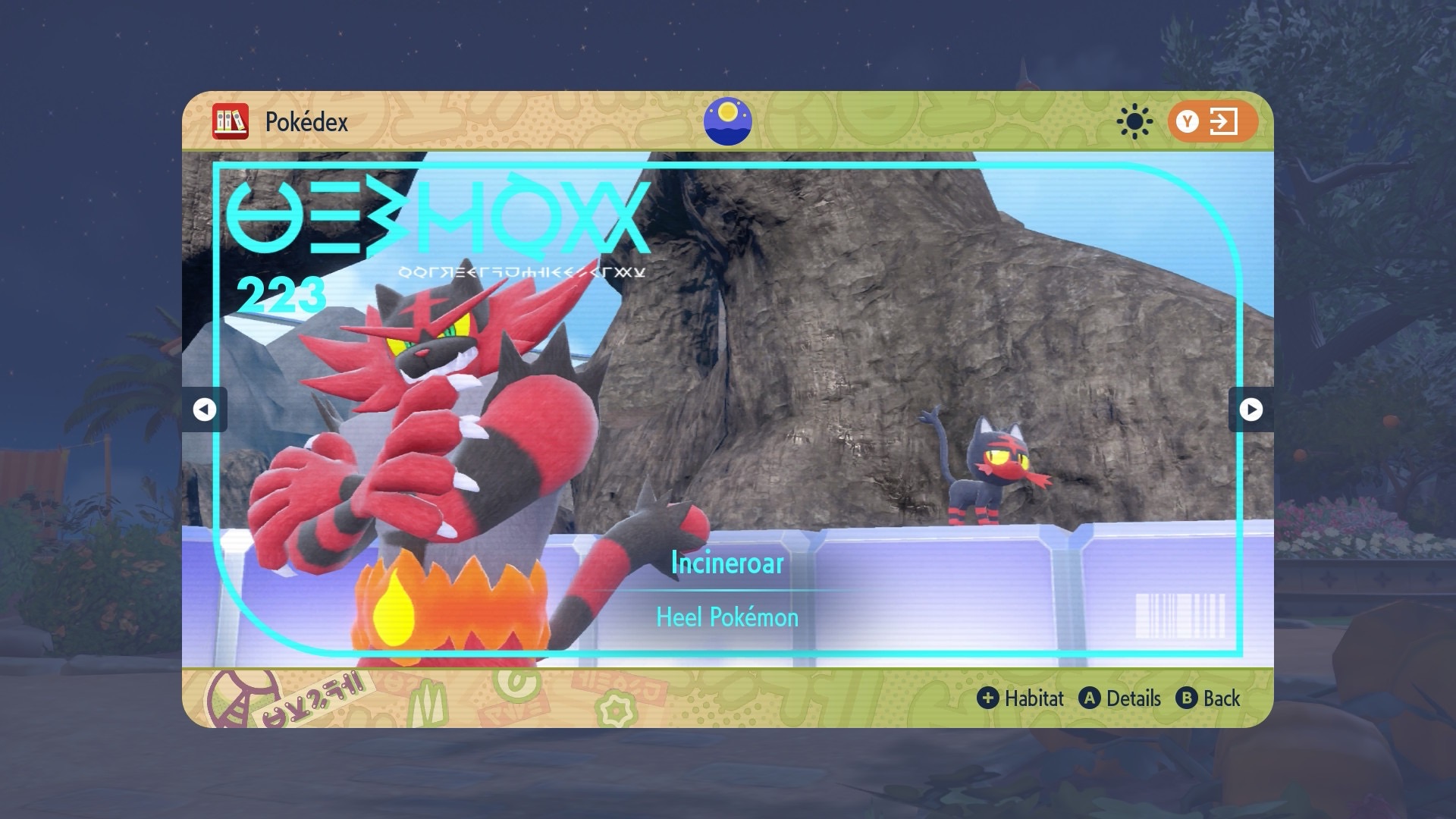Go to the previous Pokédex entry

click(x=204, y=409)
